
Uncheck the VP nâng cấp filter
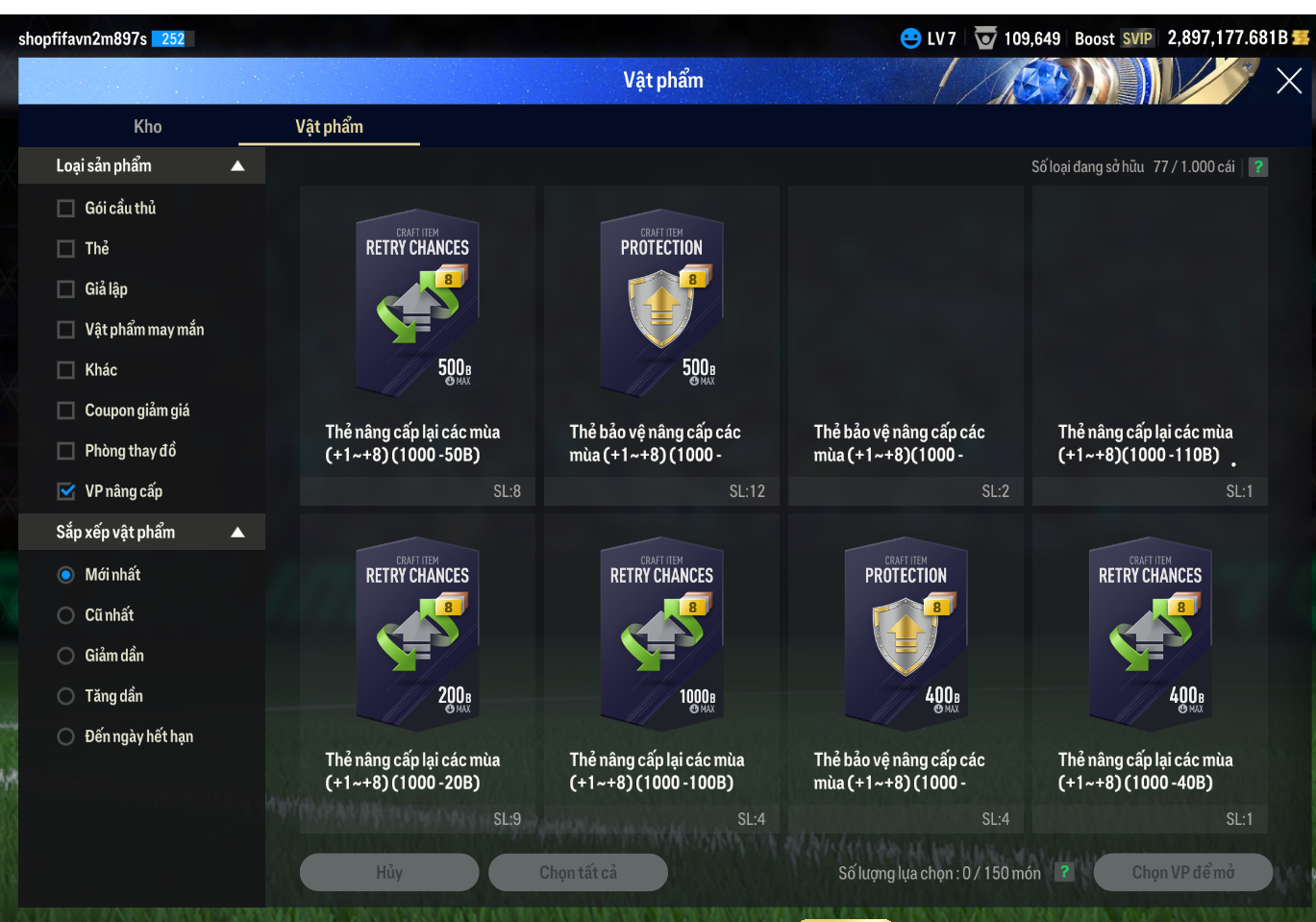coord(66,491)
